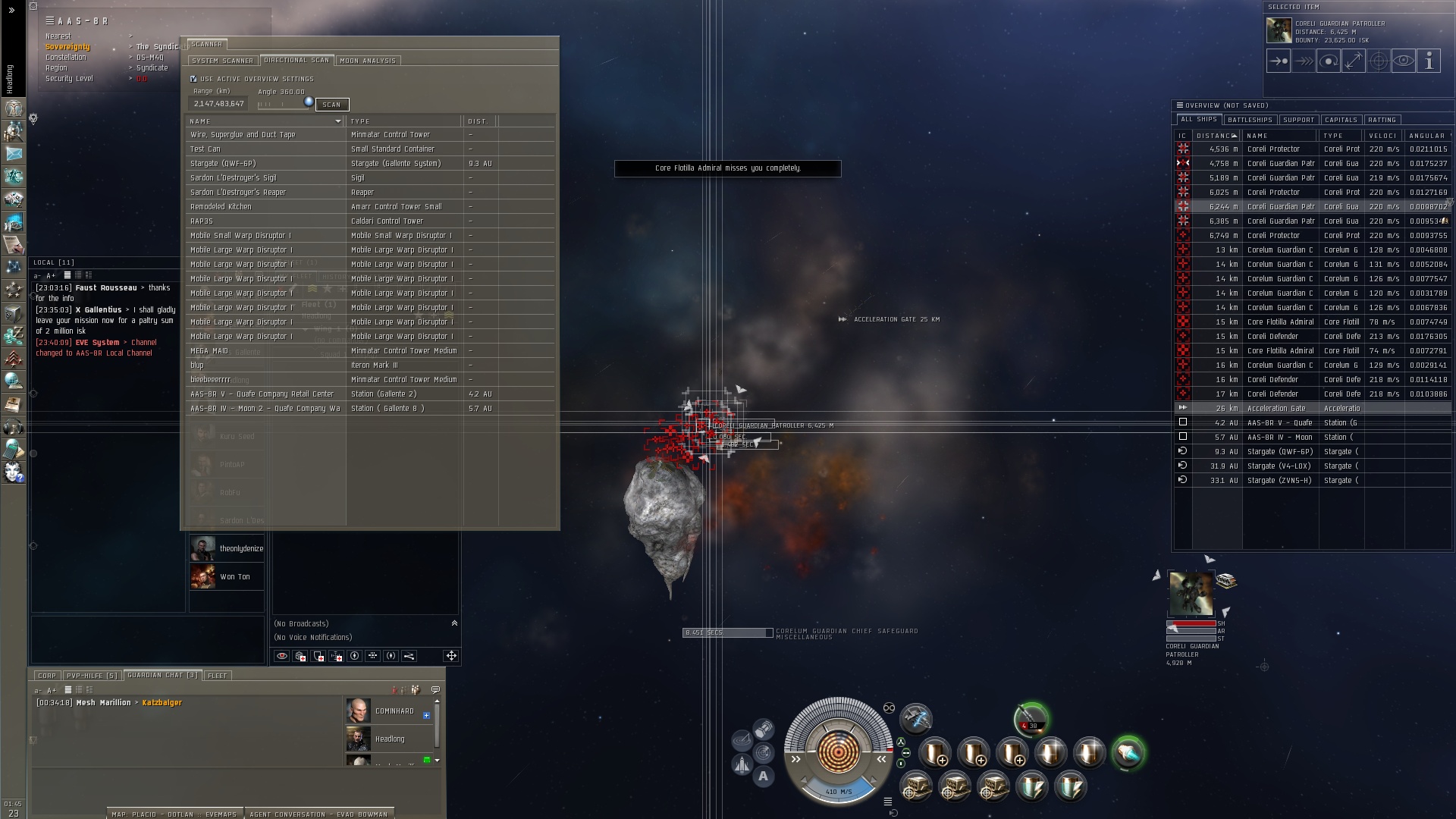Show info on the selected Coreli Guardian Patroller
This screenshot has height=819, width=1456.
pyautogui.click(x=1429, y=61)
